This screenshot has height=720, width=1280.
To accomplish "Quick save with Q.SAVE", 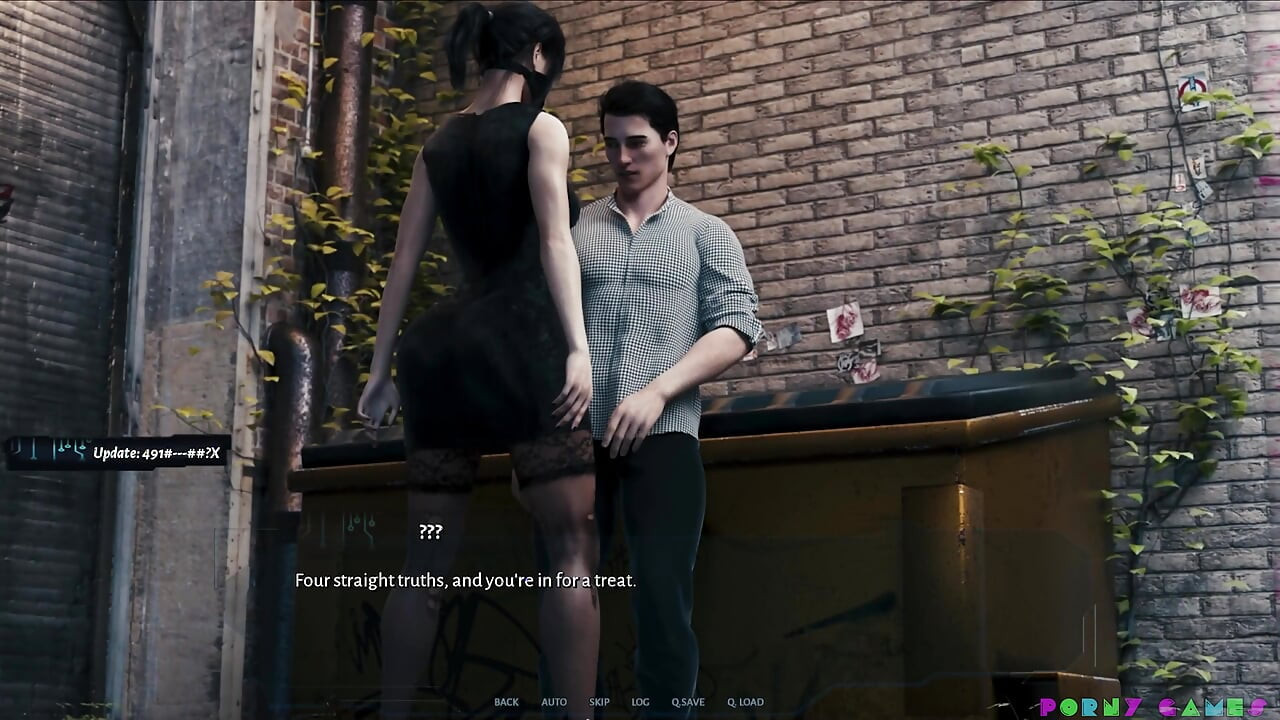I will (688, 702).
